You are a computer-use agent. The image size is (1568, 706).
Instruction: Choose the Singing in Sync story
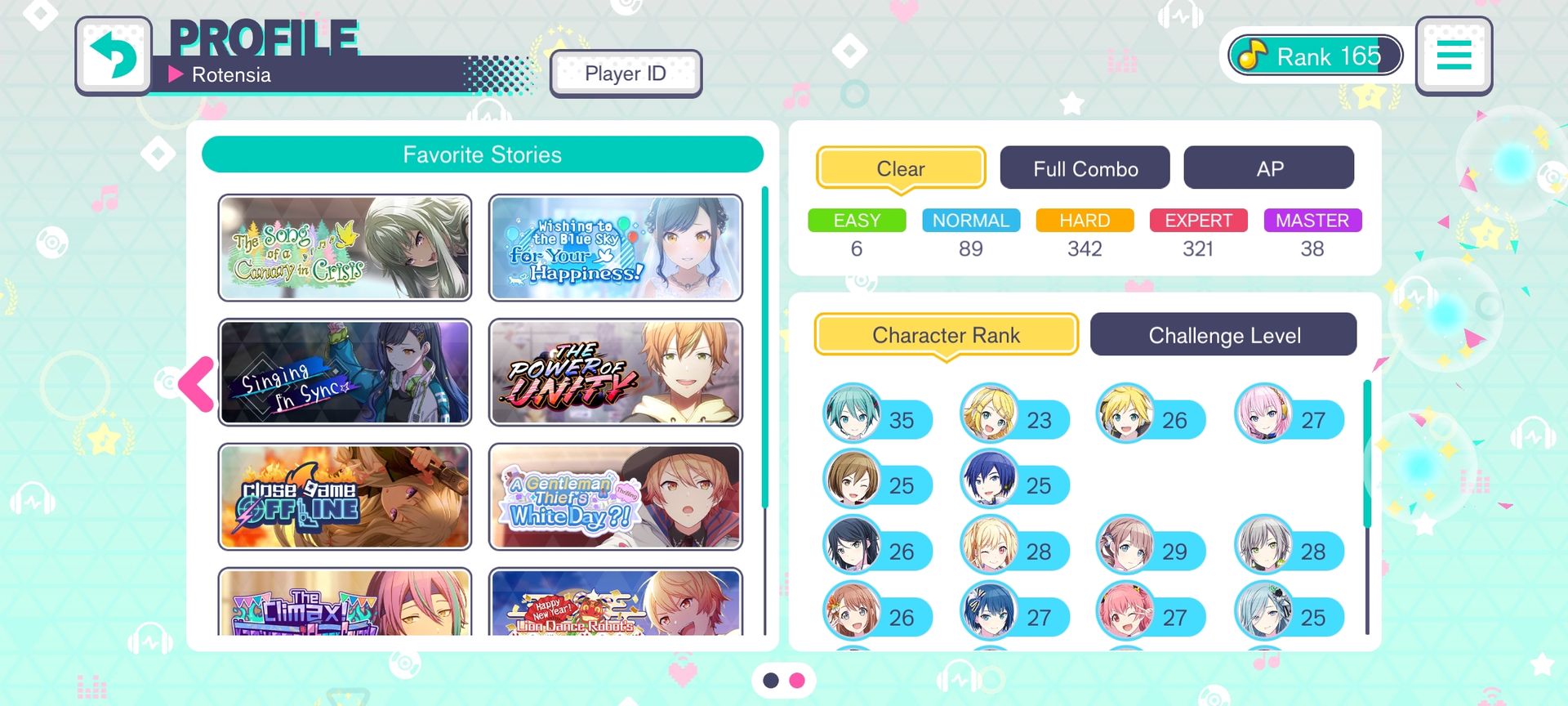click(x=345, y=373)
